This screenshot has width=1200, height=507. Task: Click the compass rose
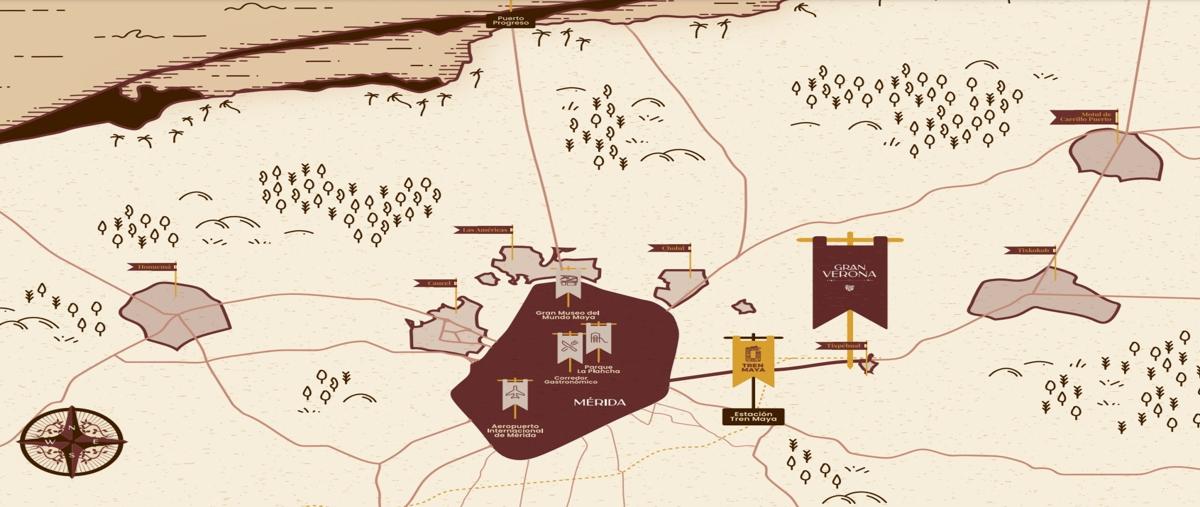click(x=72, y=441)
